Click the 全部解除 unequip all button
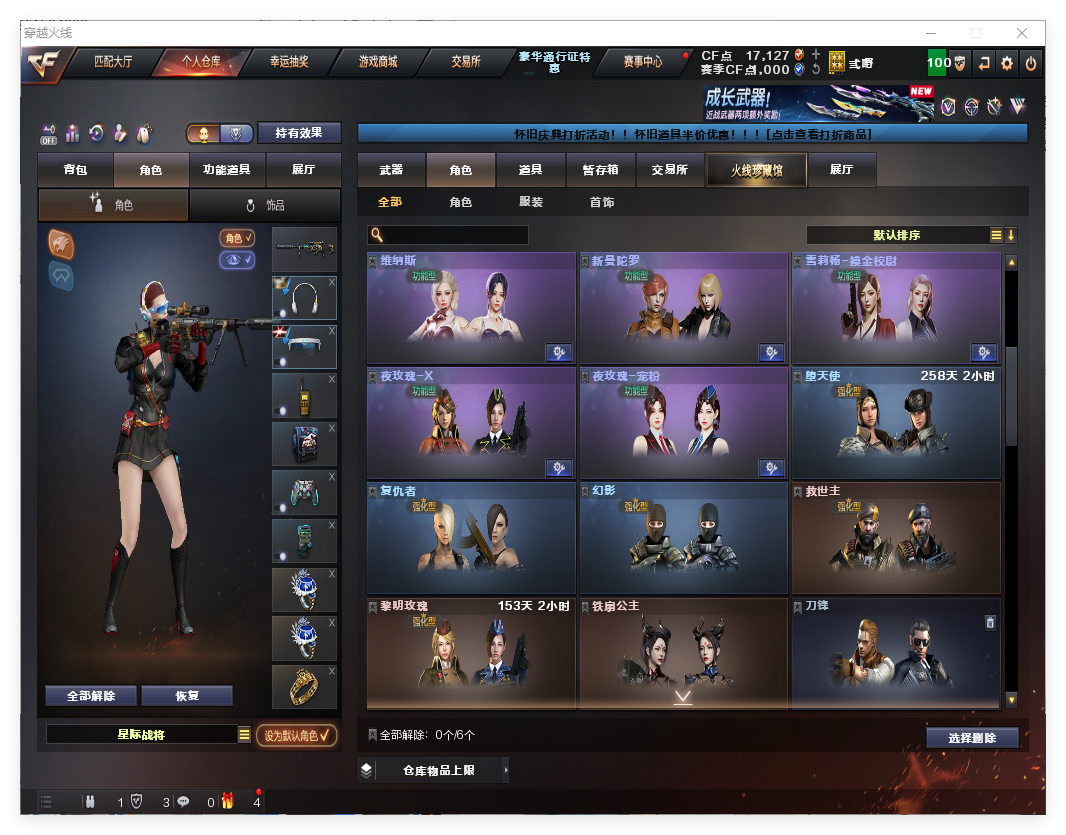 91,696
